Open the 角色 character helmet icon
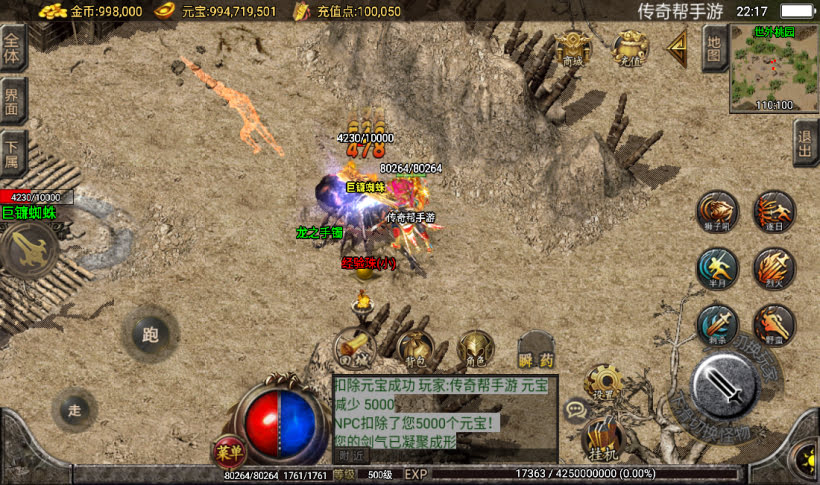 coord(475,347)
